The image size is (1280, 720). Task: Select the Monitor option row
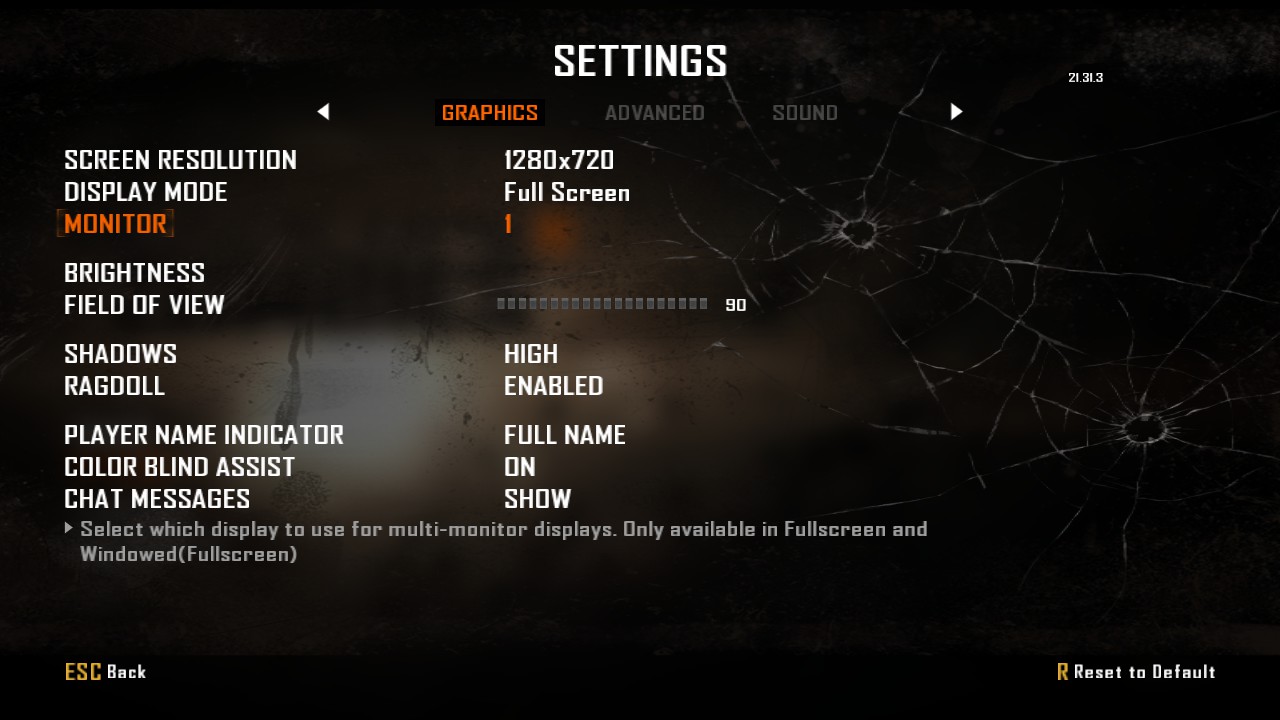click(116, 224)
